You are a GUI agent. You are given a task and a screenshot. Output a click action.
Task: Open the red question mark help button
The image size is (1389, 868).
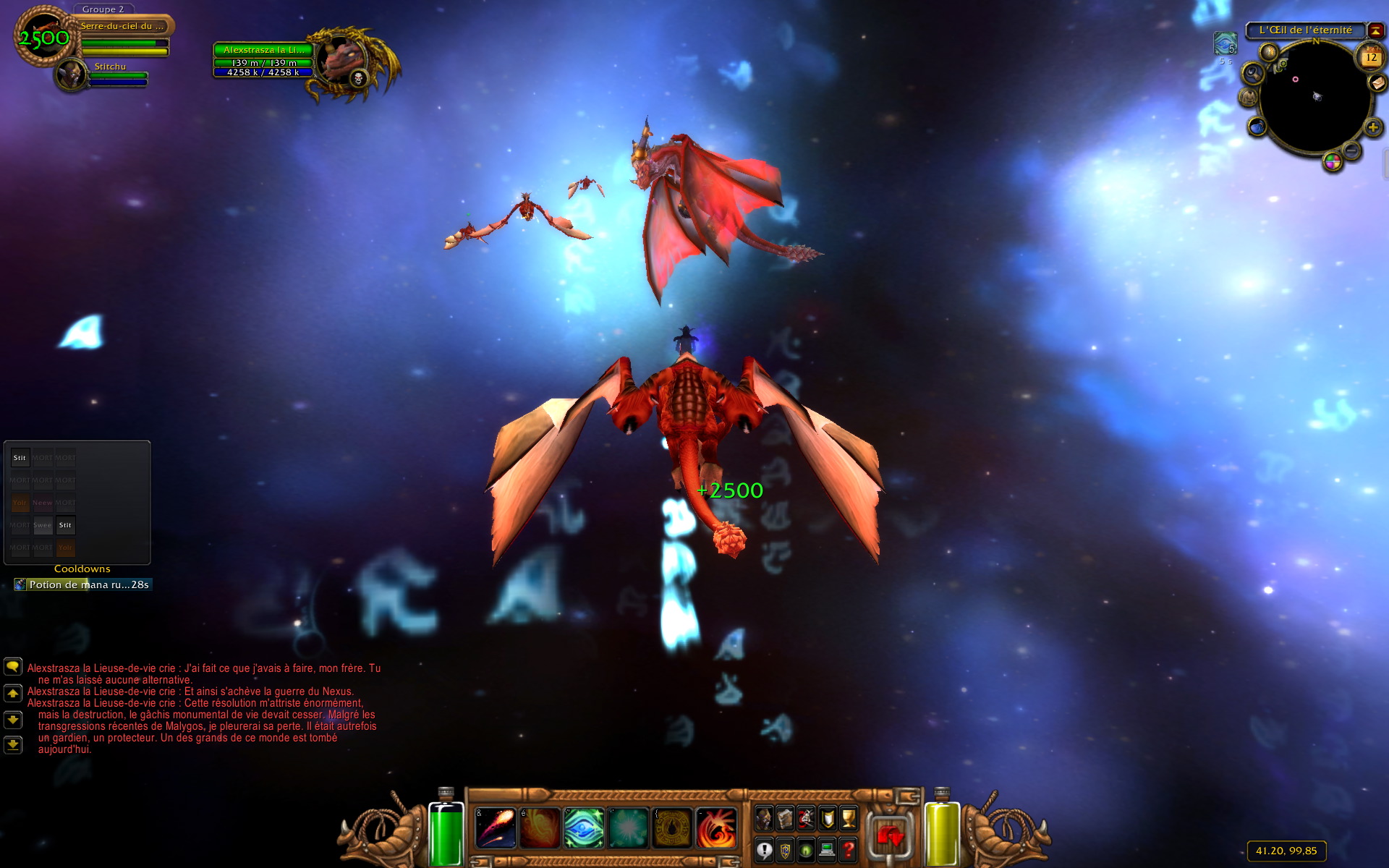[848, 850]
